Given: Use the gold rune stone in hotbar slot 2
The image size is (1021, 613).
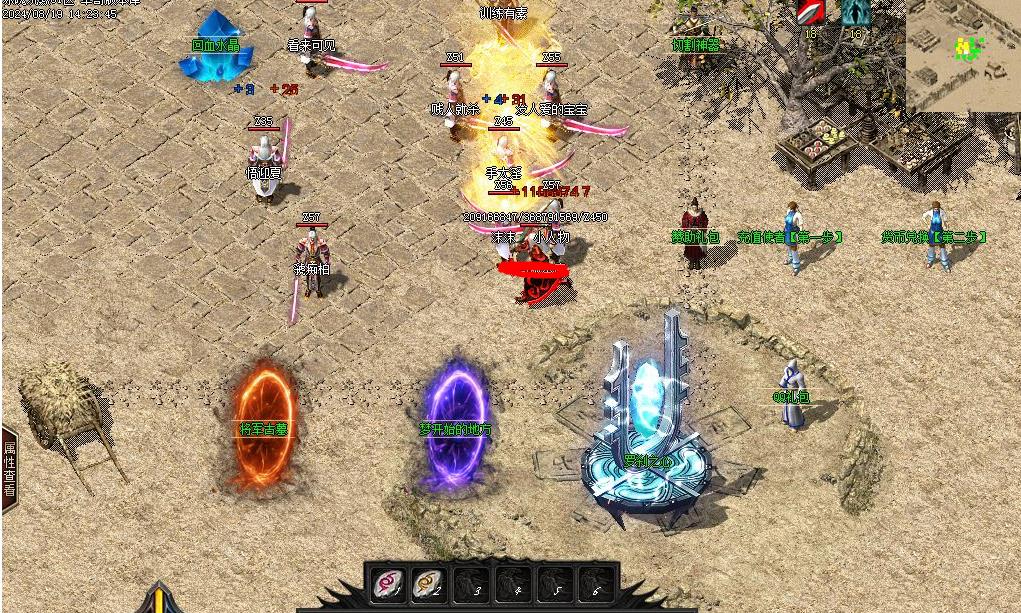Looking at the screenshot, I should (x=429, y=583).
